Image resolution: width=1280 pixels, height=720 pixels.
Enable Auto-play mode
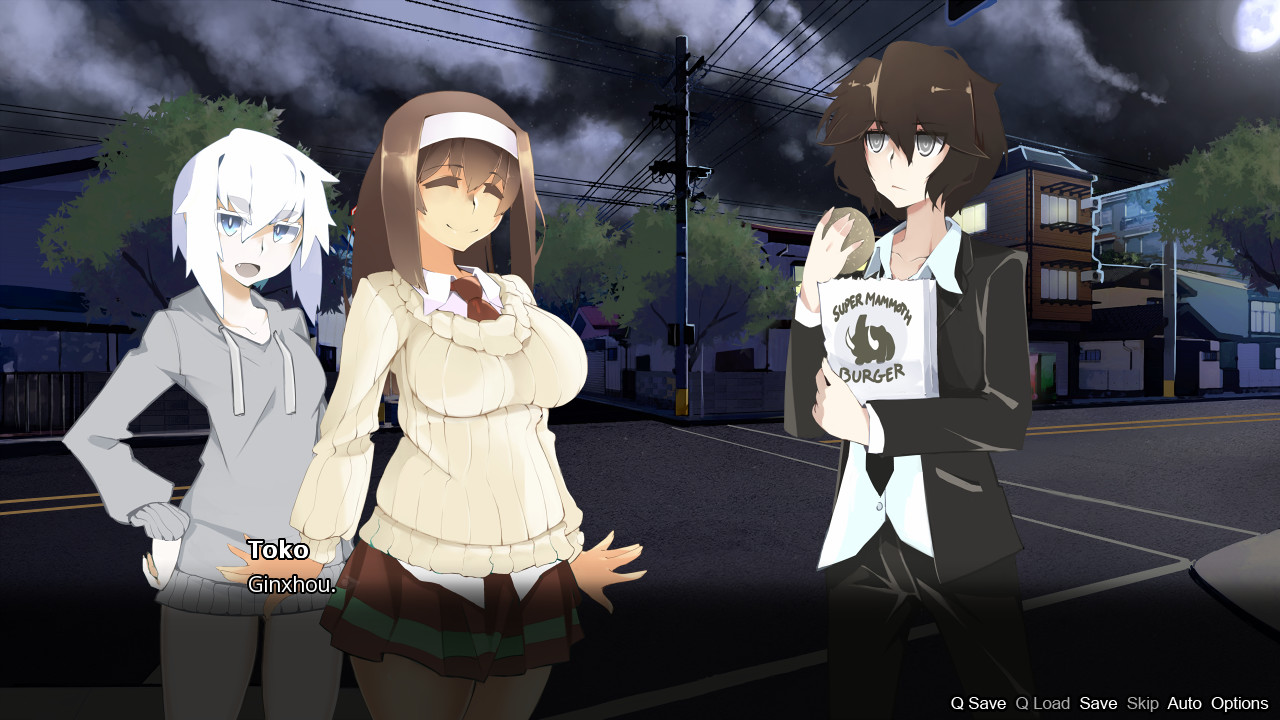point(1184,703)
